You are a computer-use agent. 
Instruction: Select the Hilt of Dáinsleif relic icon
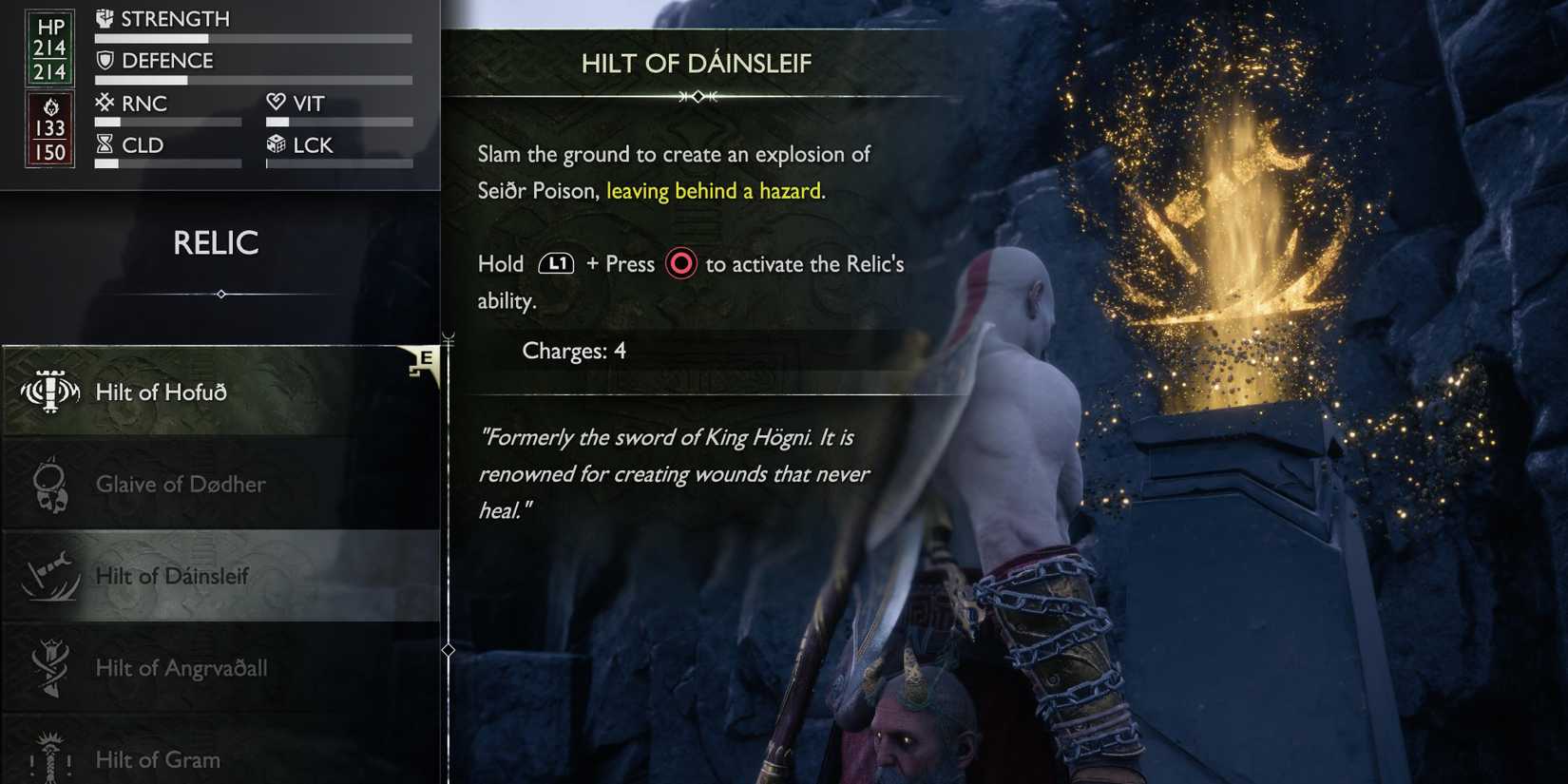point(49,576)
